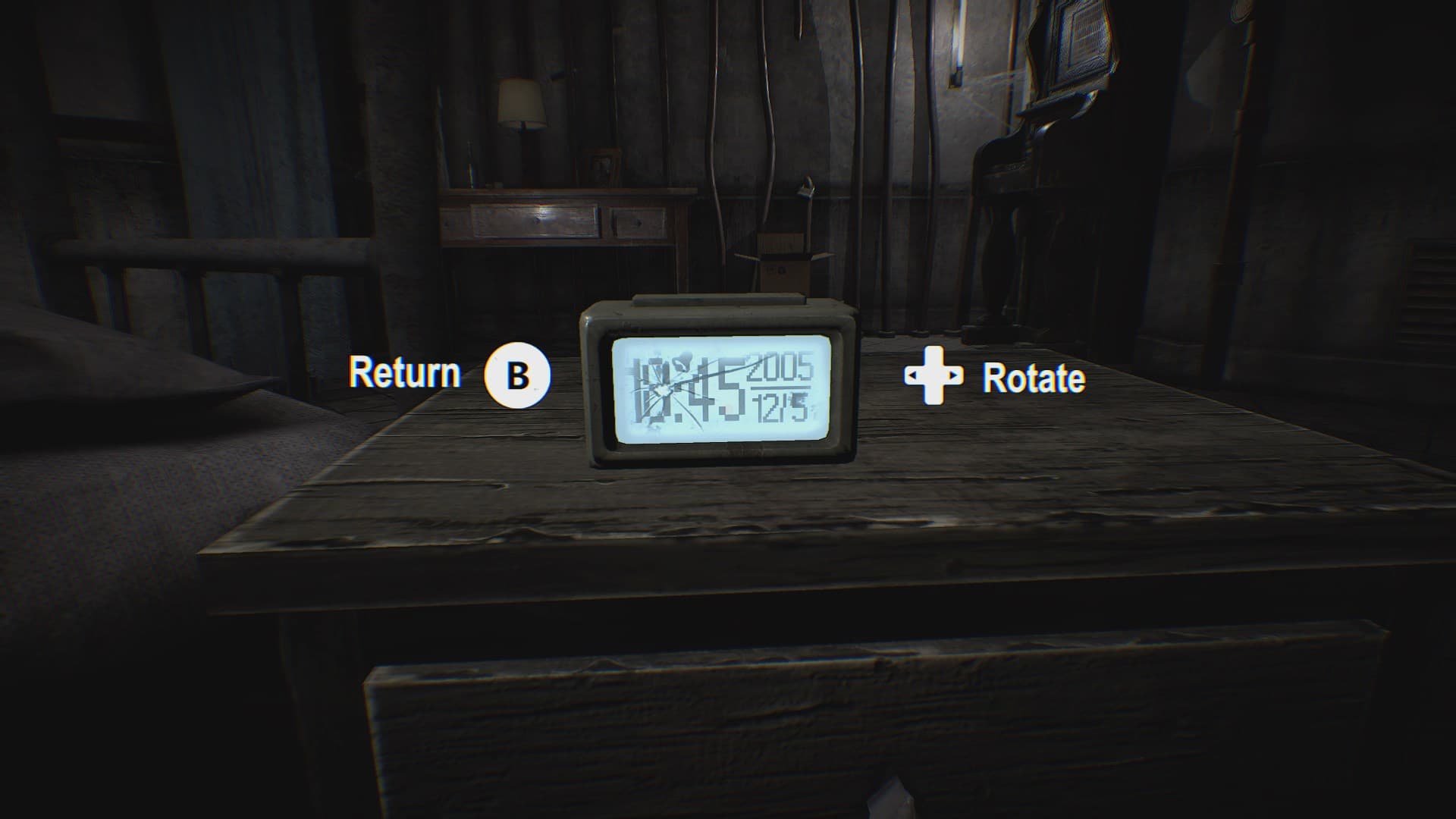
Task: Click Return to exit inspection
Action: click(x=516, y=375)
